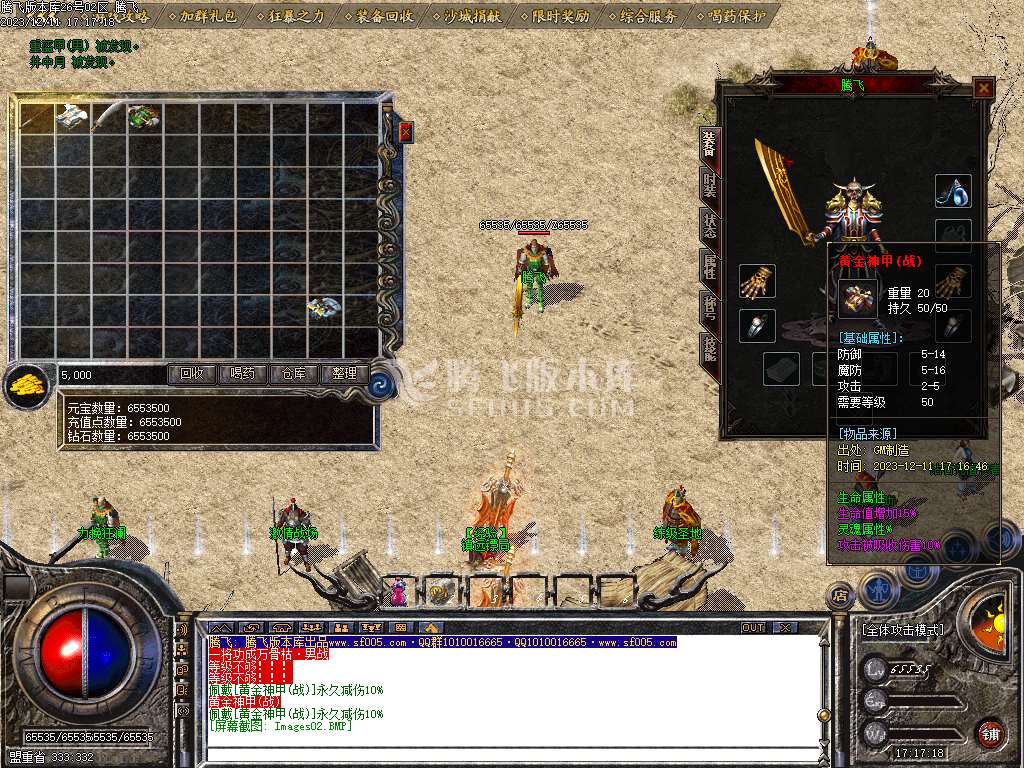This screenshot has width=1024, height=768.
Task: Select the blue necklace equipment slot
Action: pos(953,191)
